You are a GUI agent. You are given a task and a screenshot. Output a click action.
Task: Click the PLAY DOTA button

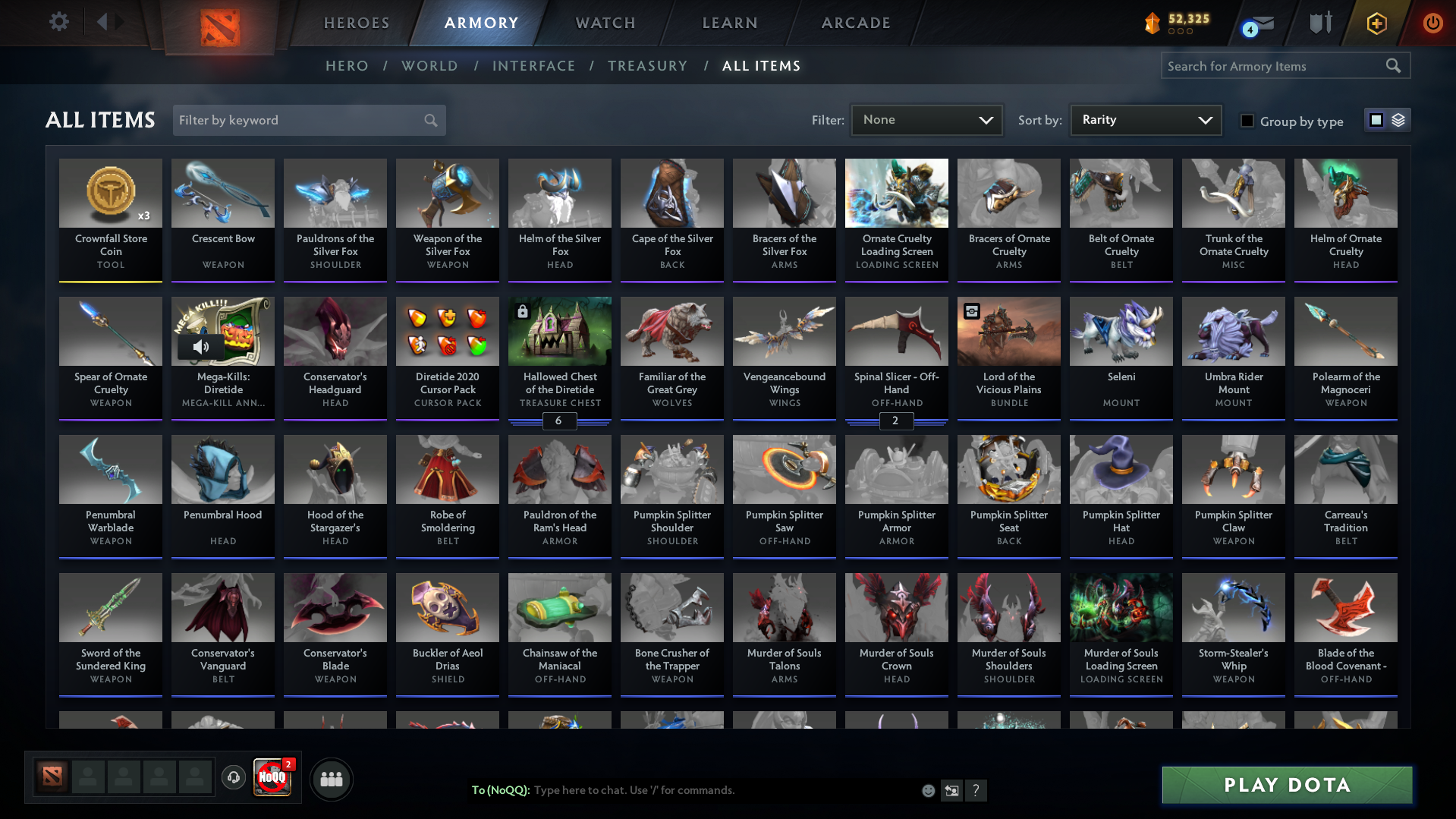coord(1285,785)
